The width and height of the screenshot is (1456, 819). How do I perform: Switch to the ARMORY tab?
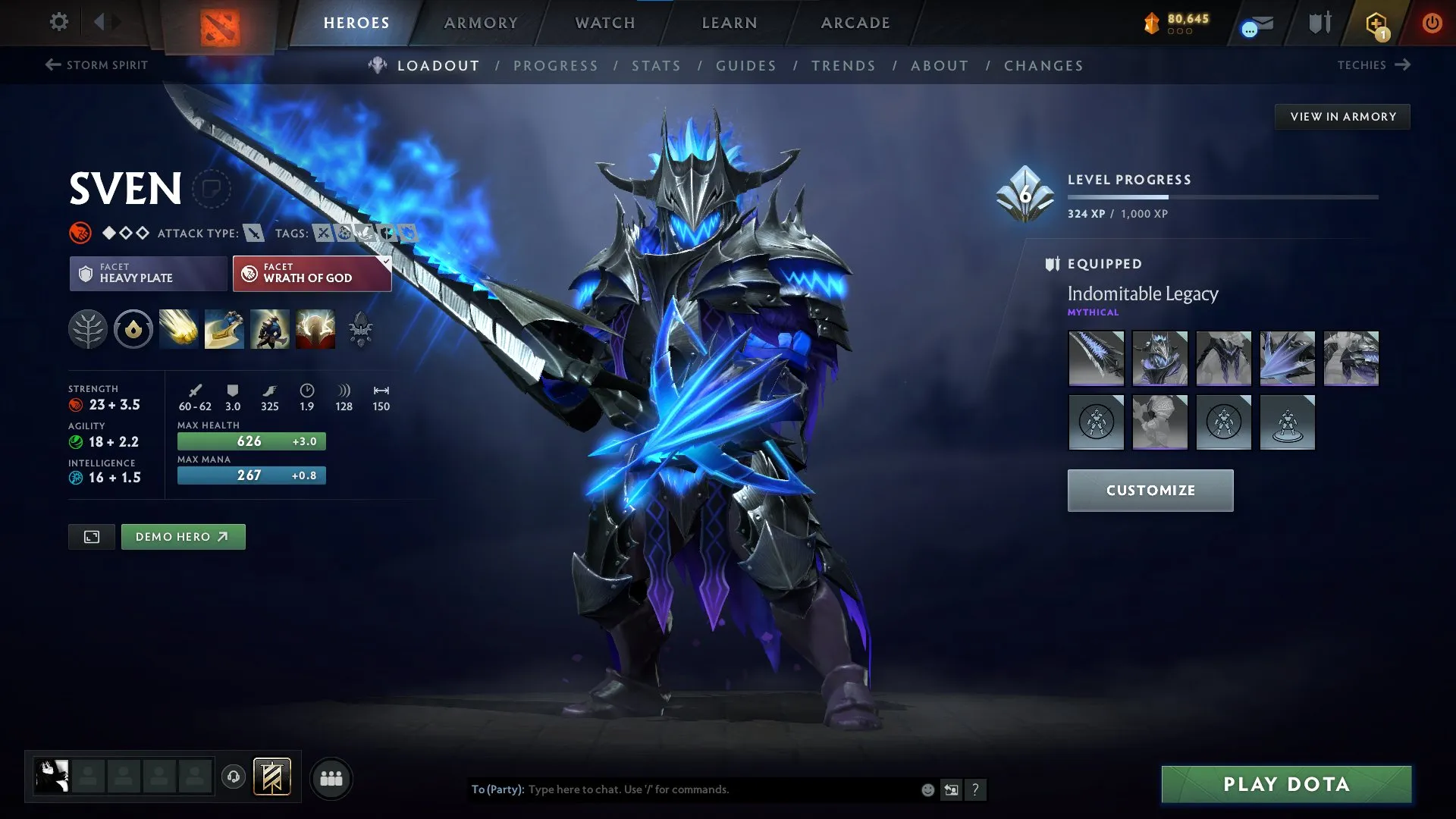[x=480, y=22]
